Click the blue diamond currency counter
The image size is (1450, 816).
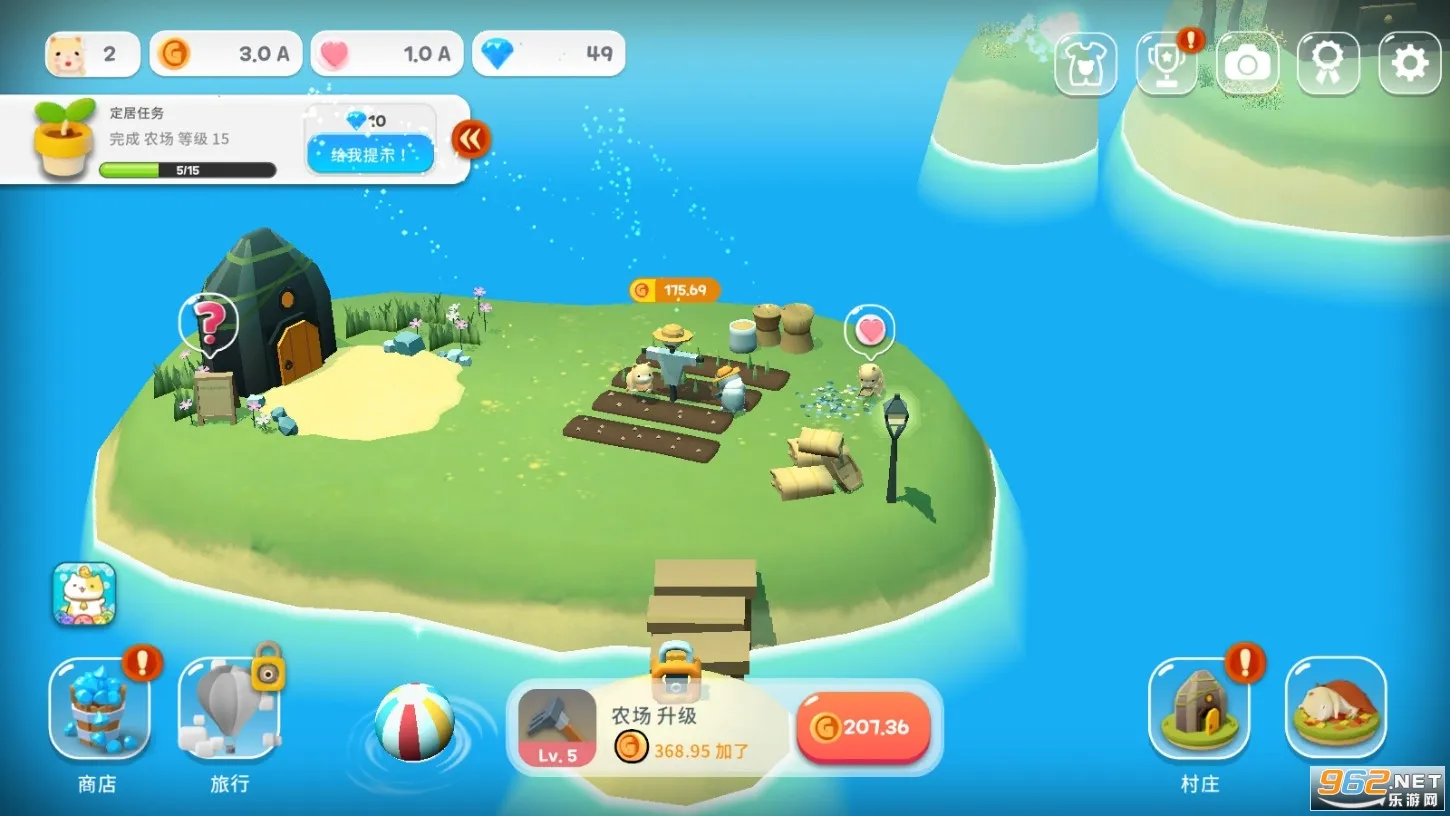coord(548,54)
